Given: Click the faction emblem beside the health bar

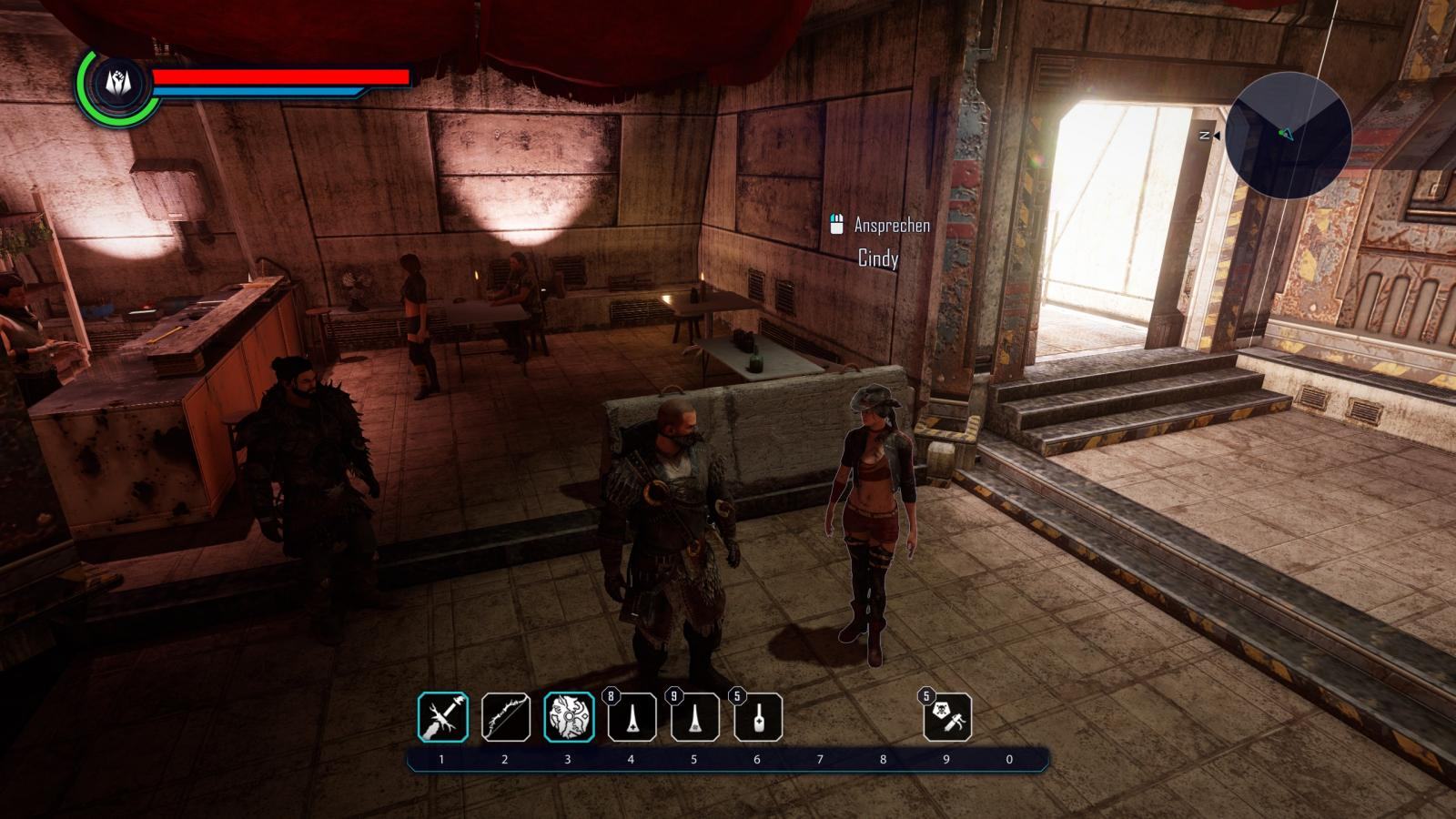Looking at the screenshot, I should pyautogui.click(x=117, y=83).
